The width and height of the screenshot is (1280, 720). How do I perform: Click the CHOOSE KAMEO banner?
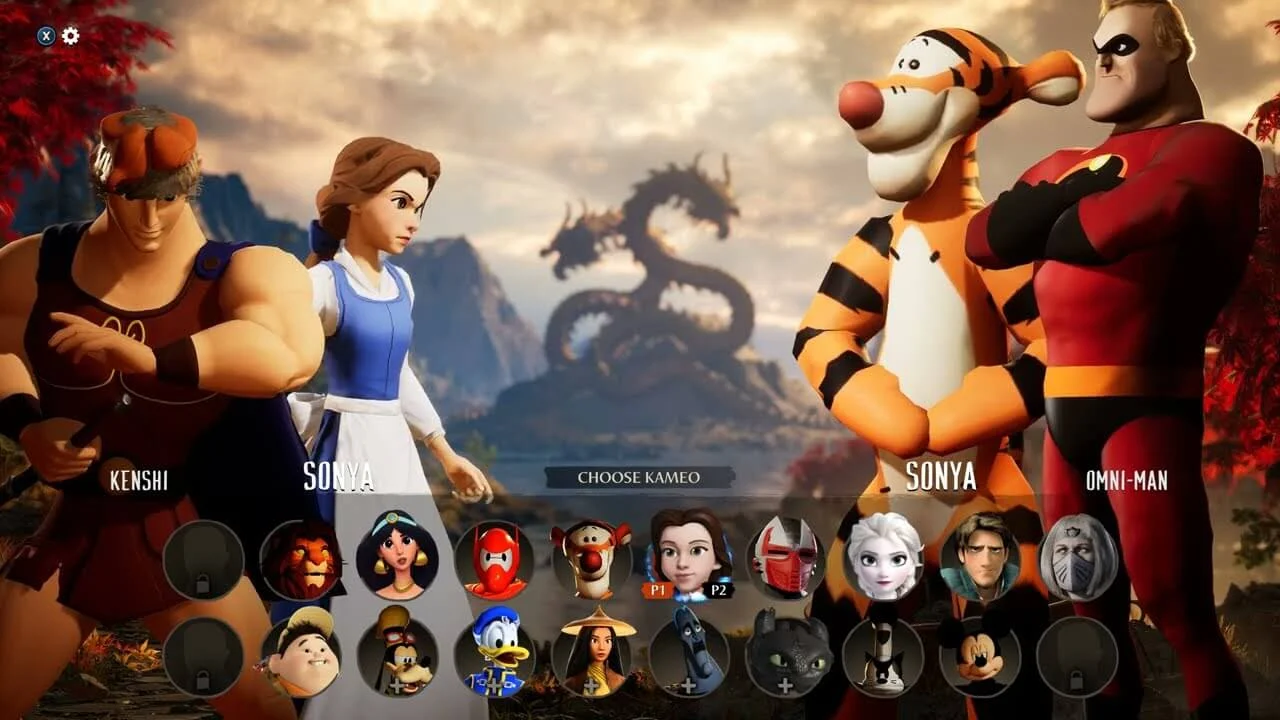(x=640, y=478)
